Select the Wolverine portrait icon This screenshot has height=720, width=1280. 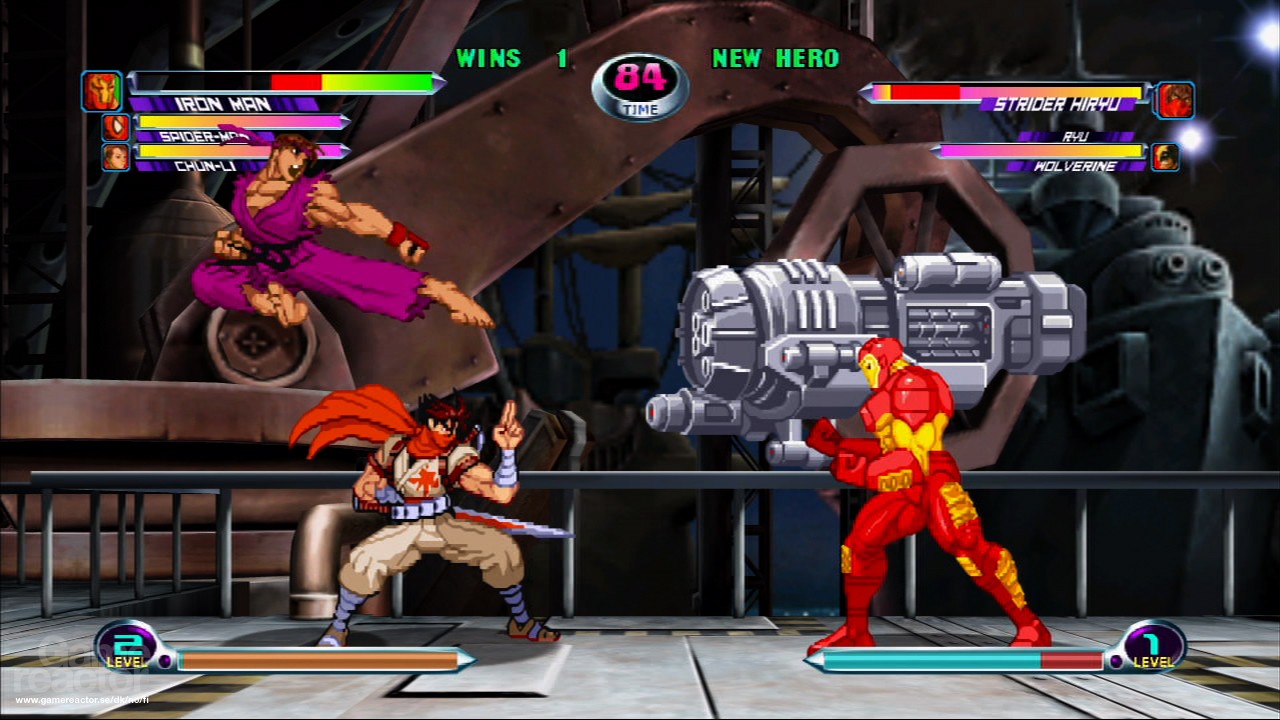pos(1165,158)
